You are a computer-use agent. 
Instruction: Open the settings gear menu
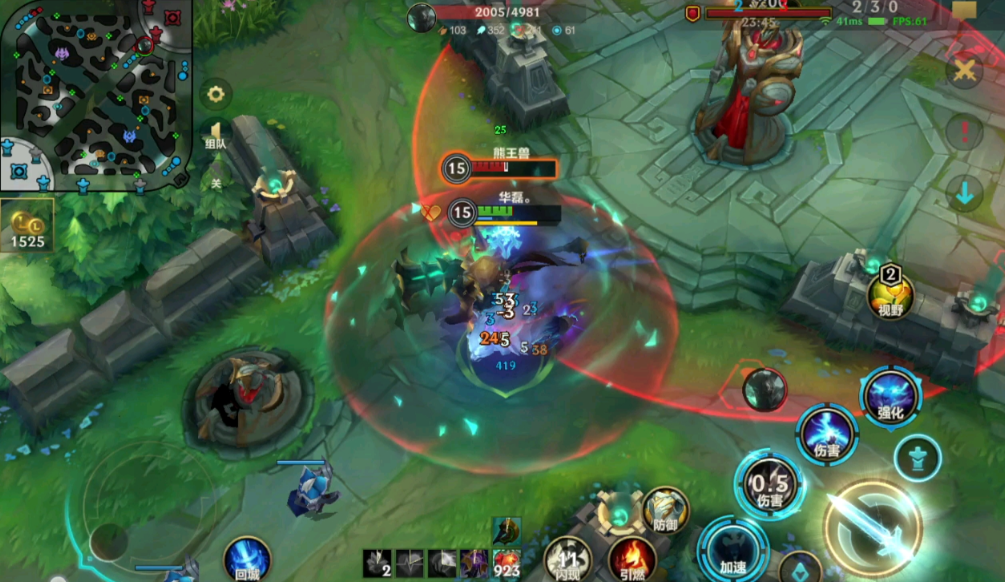(x=214, y=95)
